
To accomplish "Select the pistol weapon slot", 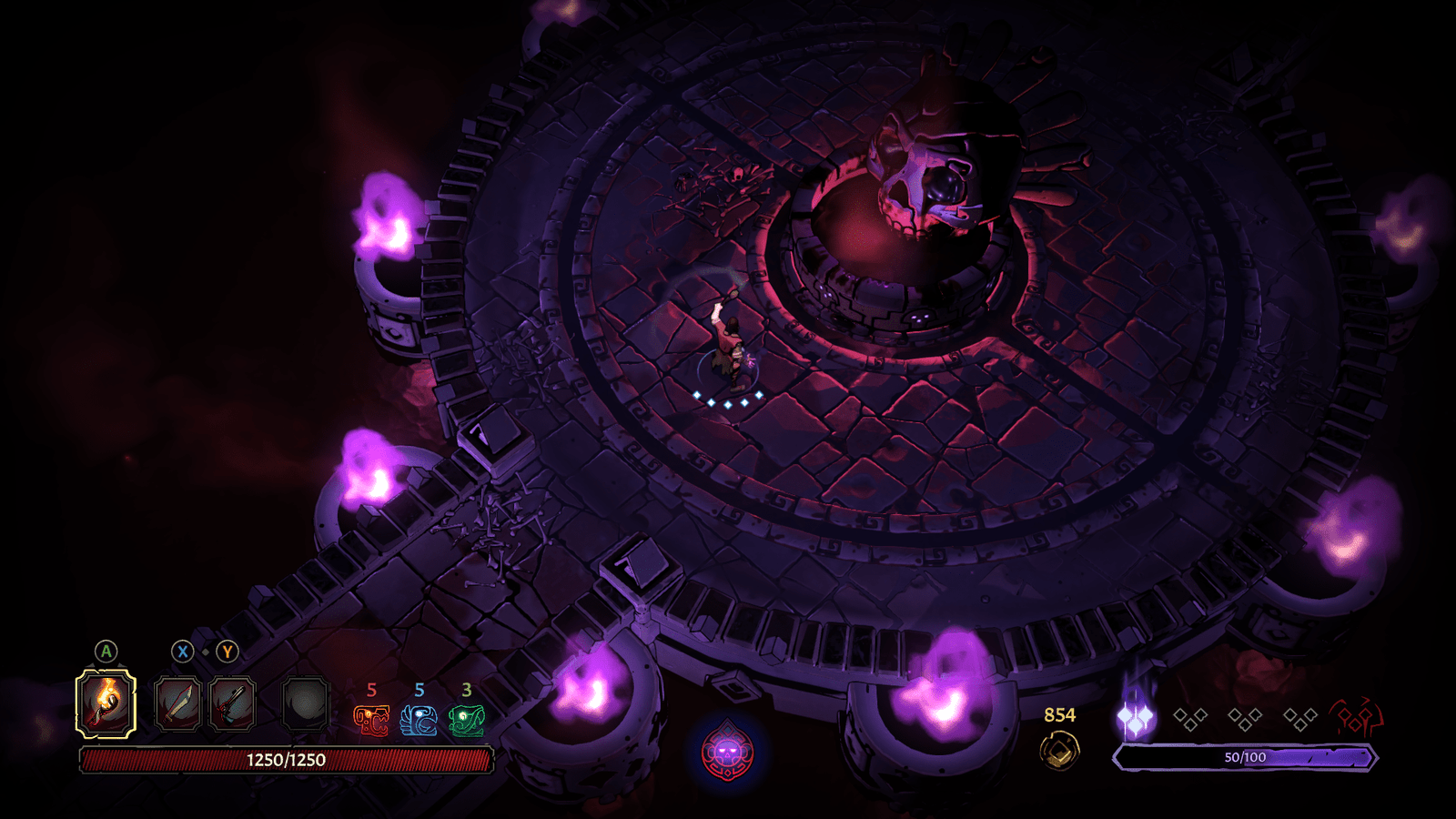I will (232, 704).
